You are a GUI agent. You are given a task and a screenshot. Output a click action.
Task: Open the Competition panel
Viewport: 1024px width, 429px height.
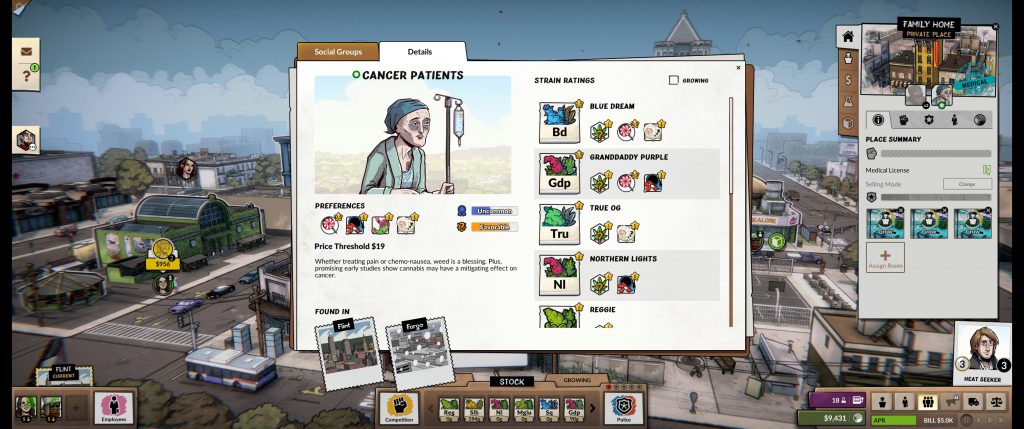point(398,407)
